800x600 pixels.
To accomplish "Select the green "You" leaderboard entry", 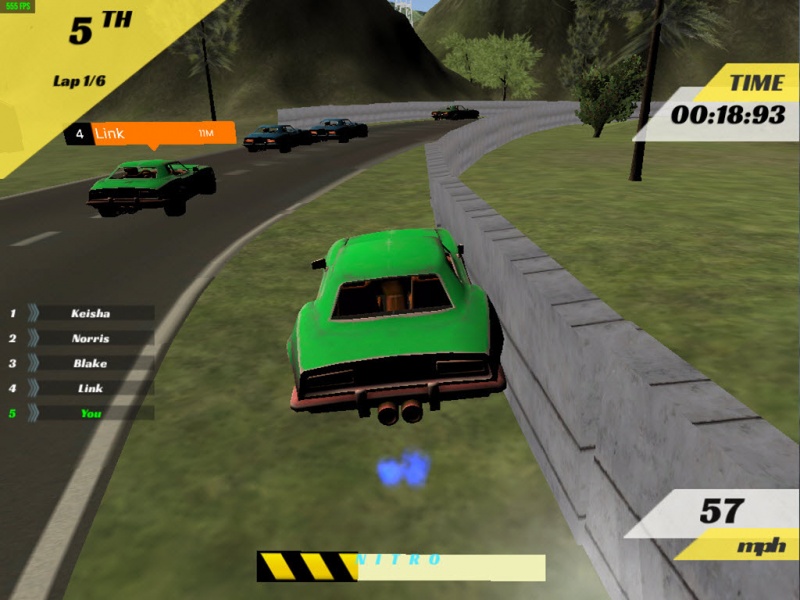I will pos(90,413).
